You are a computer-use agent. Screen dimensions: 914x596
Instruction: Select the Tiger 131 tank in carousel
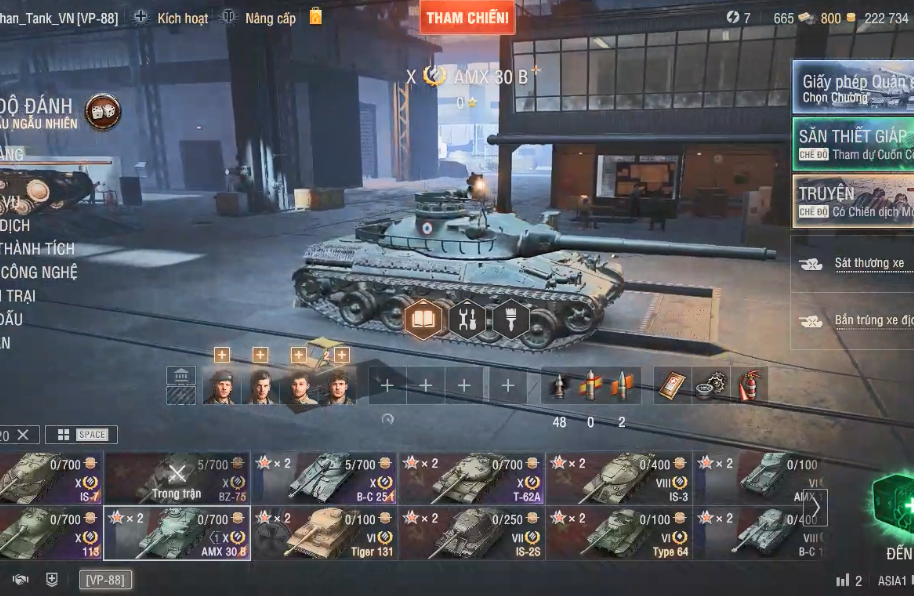coord(325,533)
